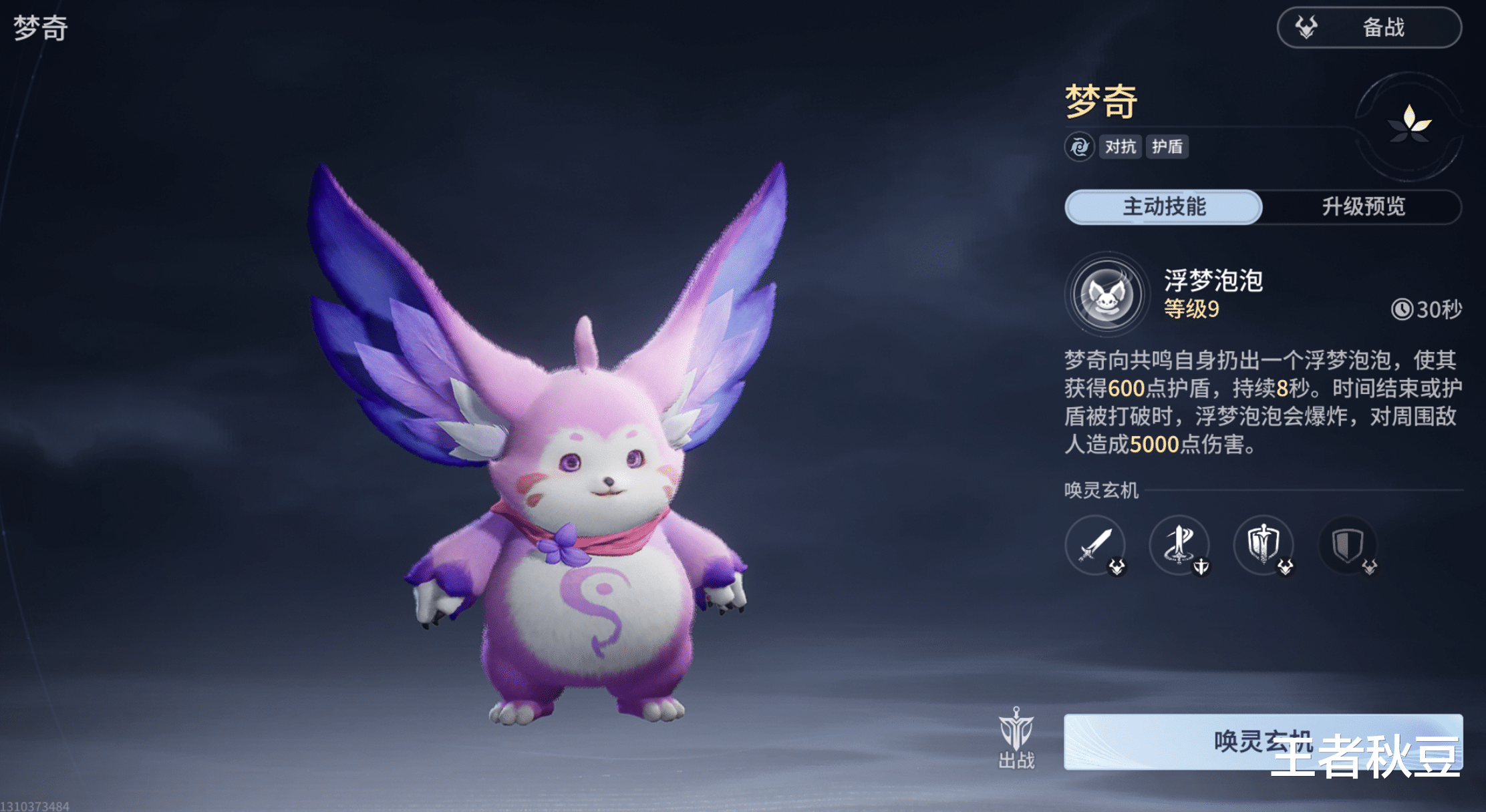
Task: Click the swirl element icon under 梦奇
Action: coord(1079,147)
